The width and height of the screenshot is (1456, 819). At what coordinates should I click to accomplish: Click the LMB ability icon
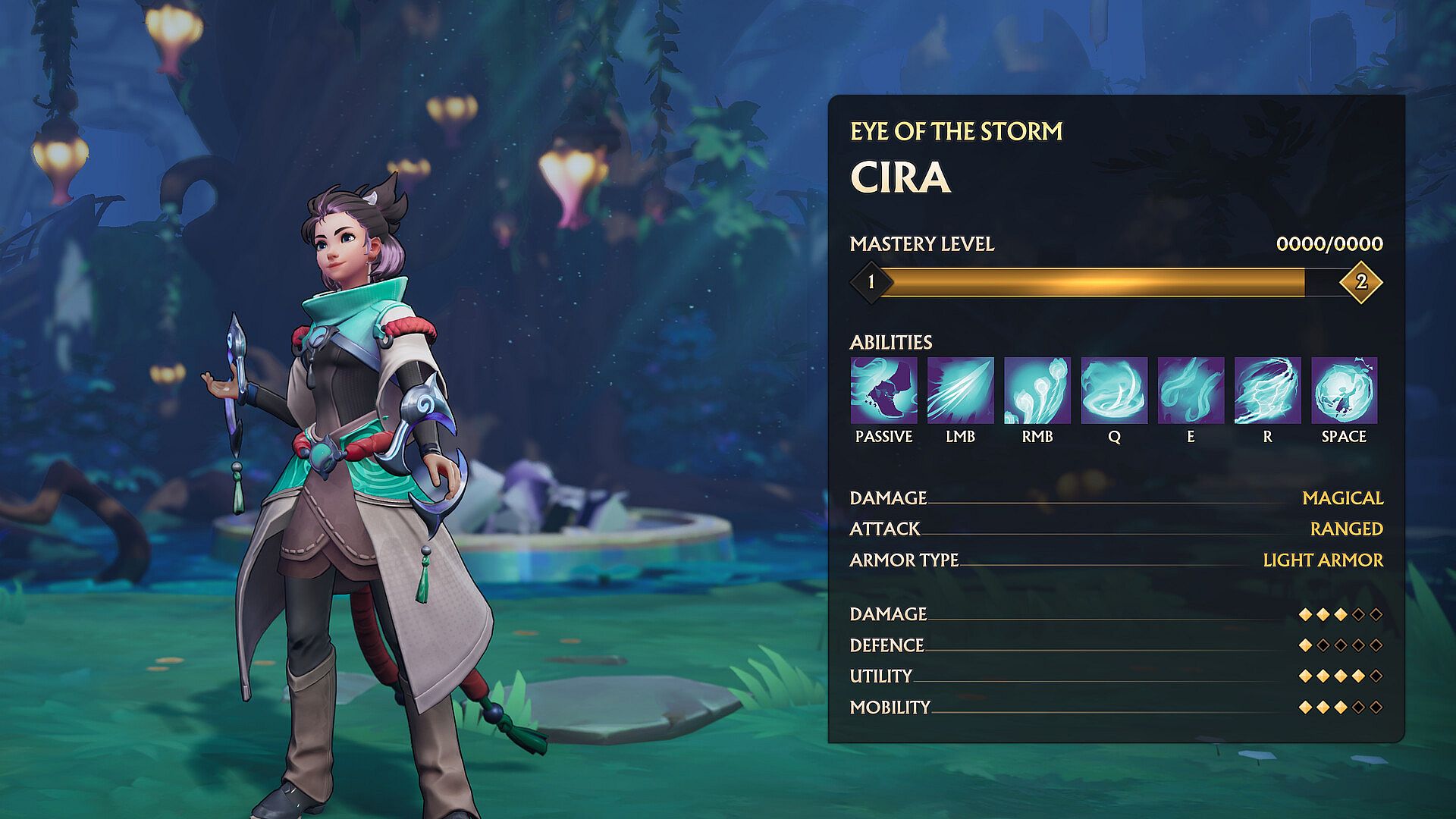coord(960,390)
